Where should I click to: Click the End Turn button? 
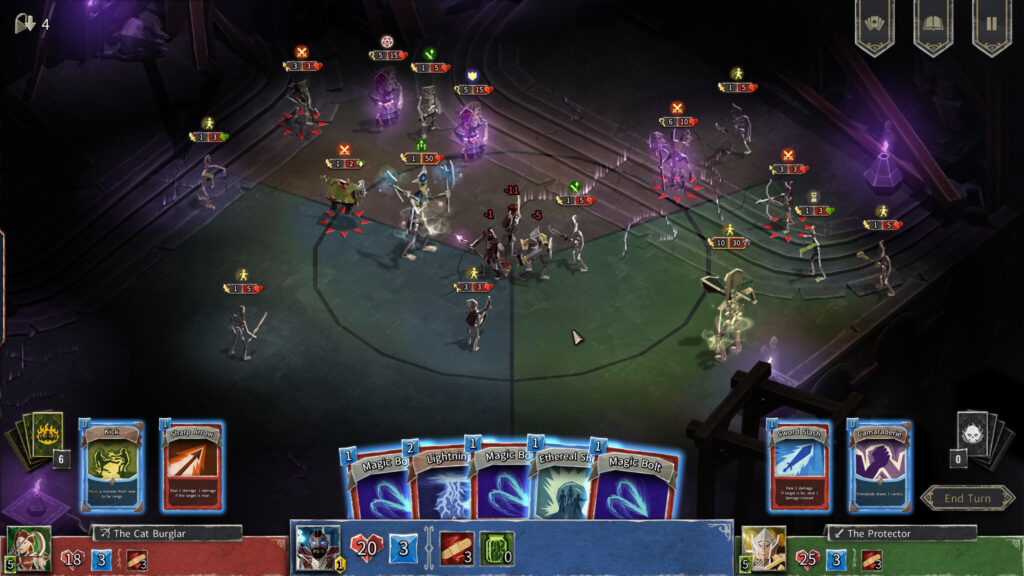point(967,498)
